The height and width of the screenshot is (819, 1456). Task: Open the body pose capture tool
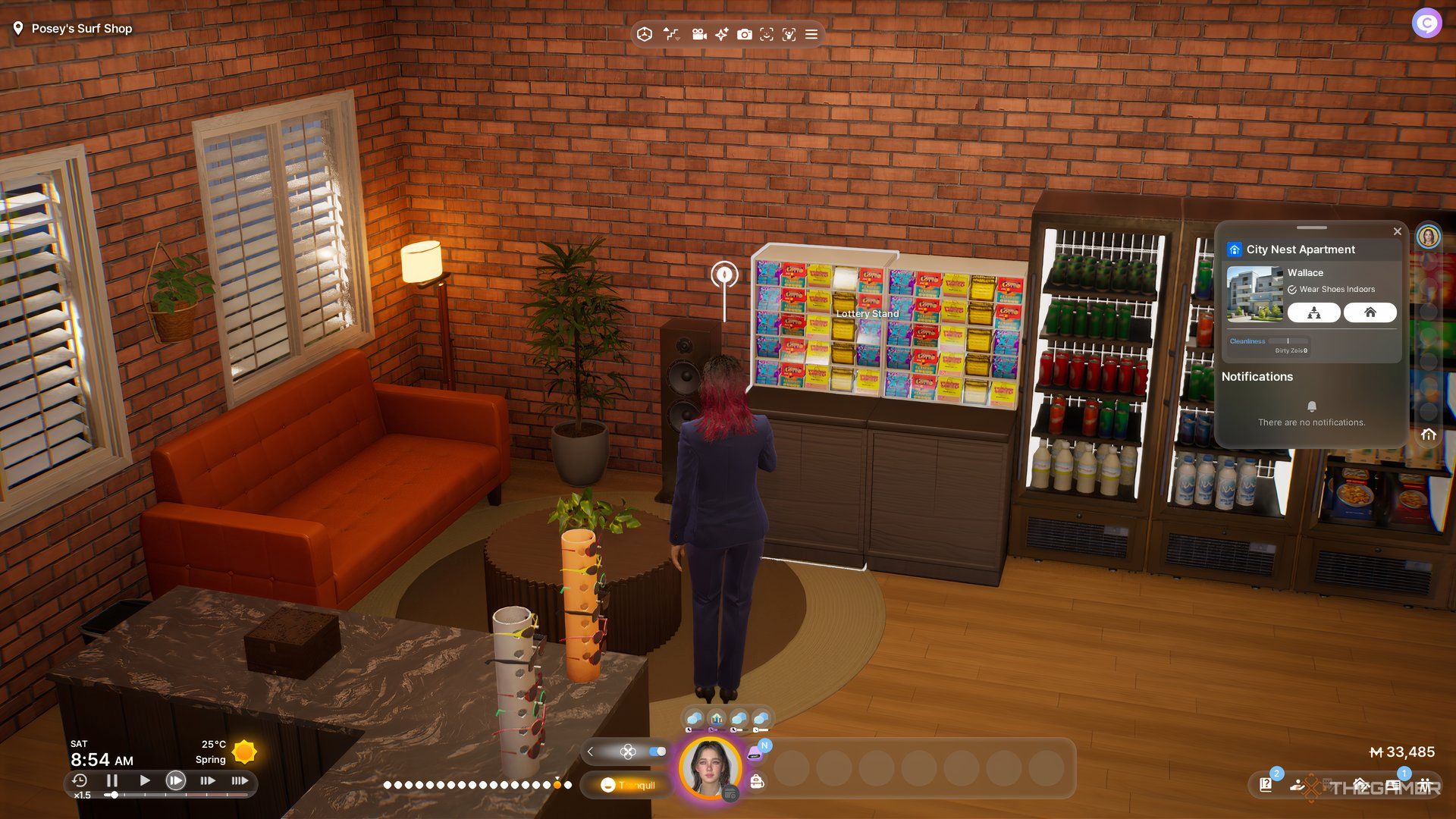[x=789, y=34]
